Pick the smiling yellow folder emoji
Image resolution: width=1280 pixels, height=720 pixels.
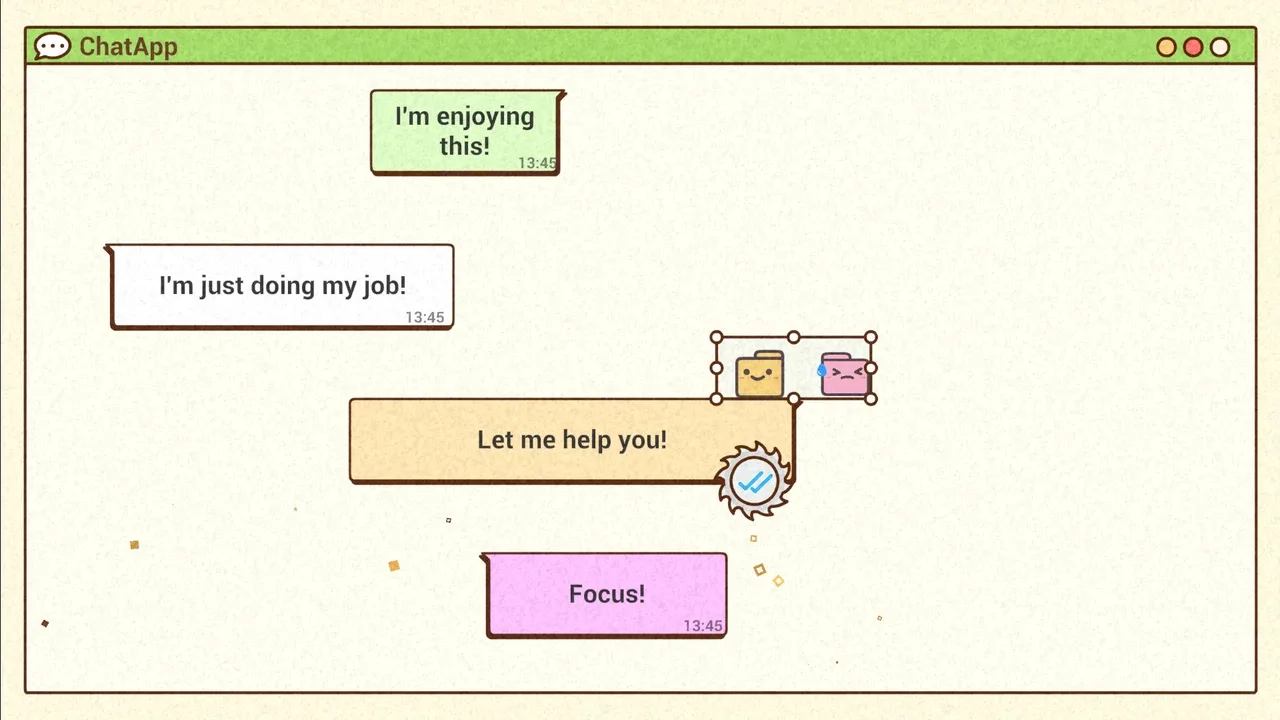760,374
